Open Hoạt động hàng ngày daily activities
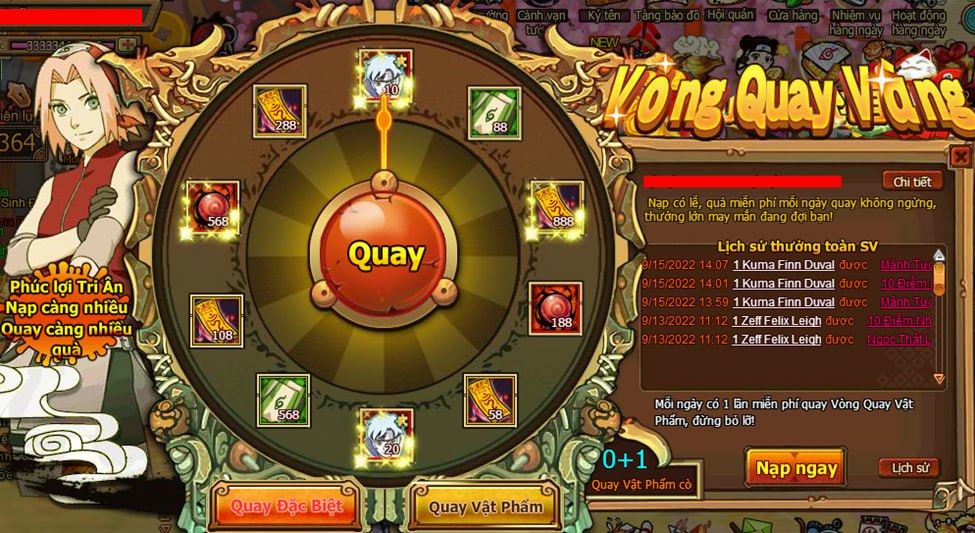Viewport: 975px width, 533px height. (x=919, y=22)
